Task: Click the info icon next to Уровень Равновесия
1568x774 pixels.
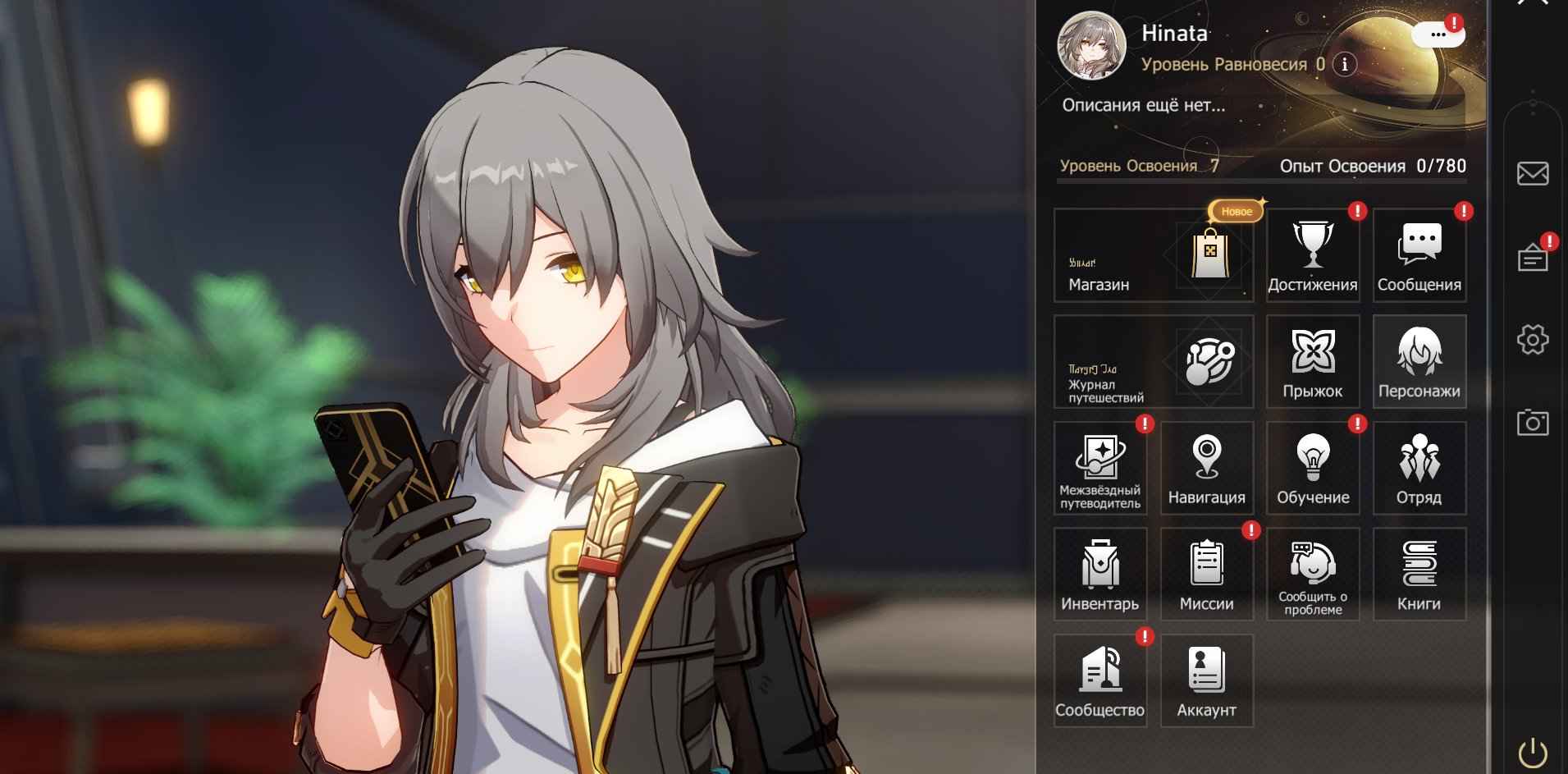Action: coord(1343,65)
